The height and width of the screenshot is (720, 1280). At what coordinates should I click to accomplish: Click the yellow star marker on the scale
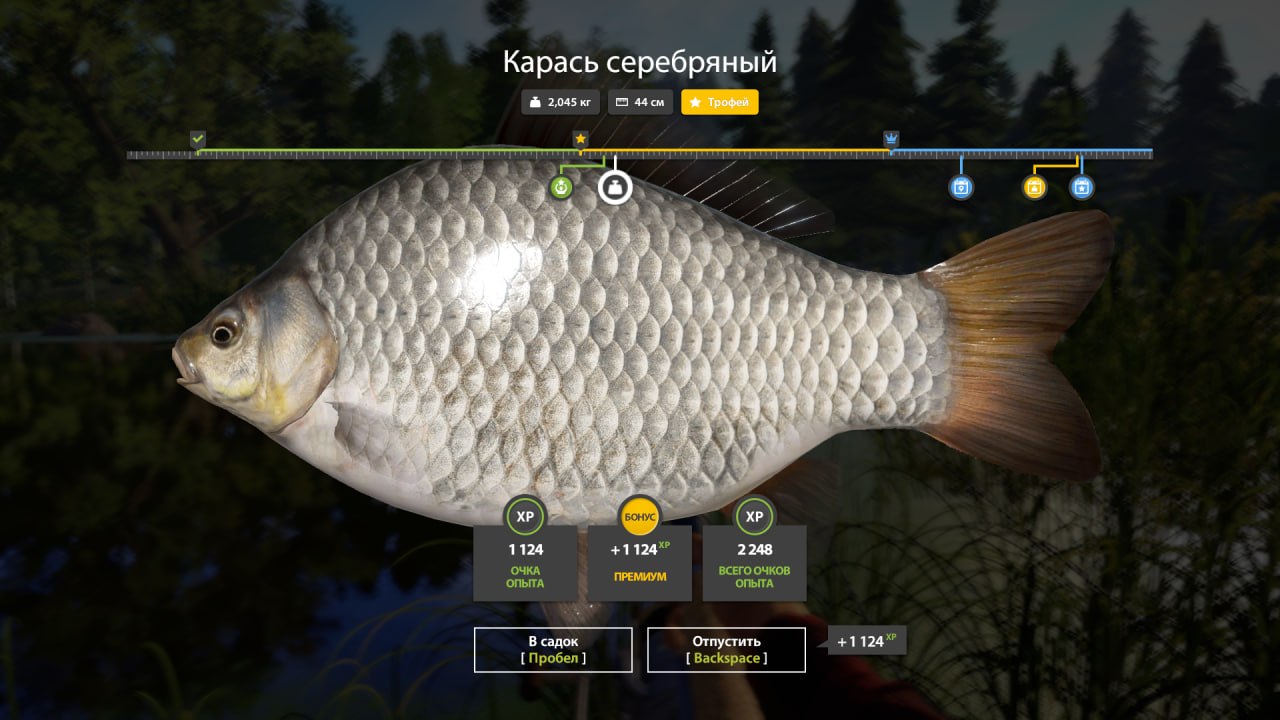click(x=580, y=137)
